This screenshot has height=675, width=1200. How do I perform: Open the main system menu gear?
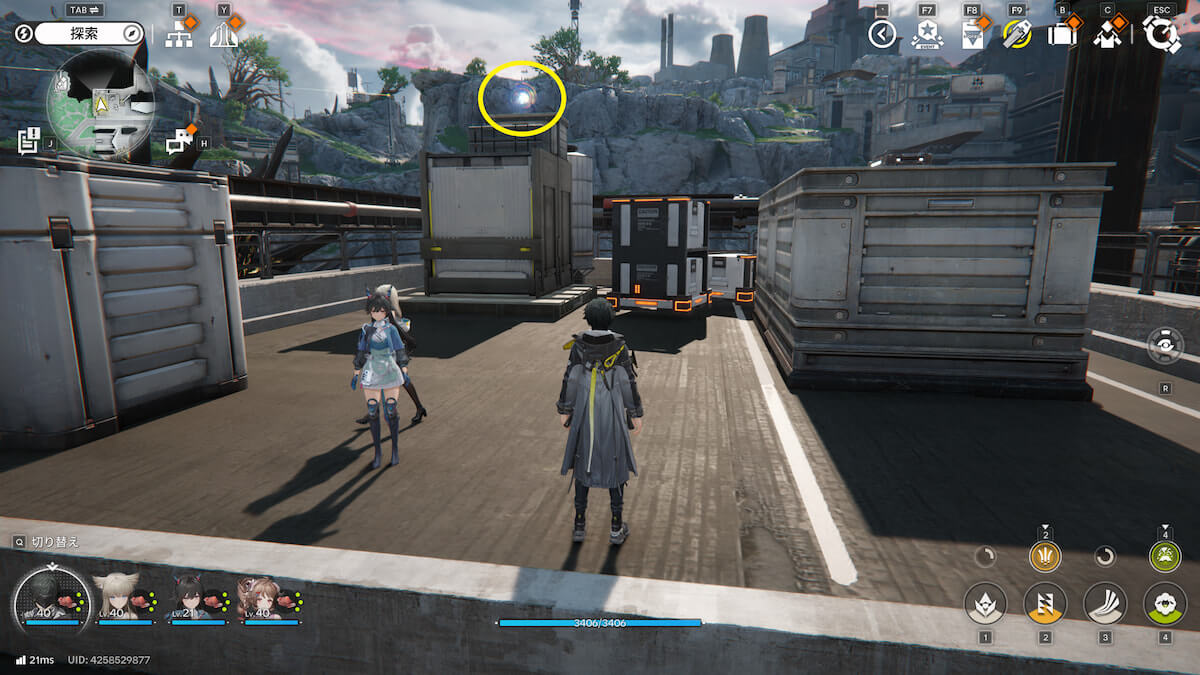(x=1161, y=34)
